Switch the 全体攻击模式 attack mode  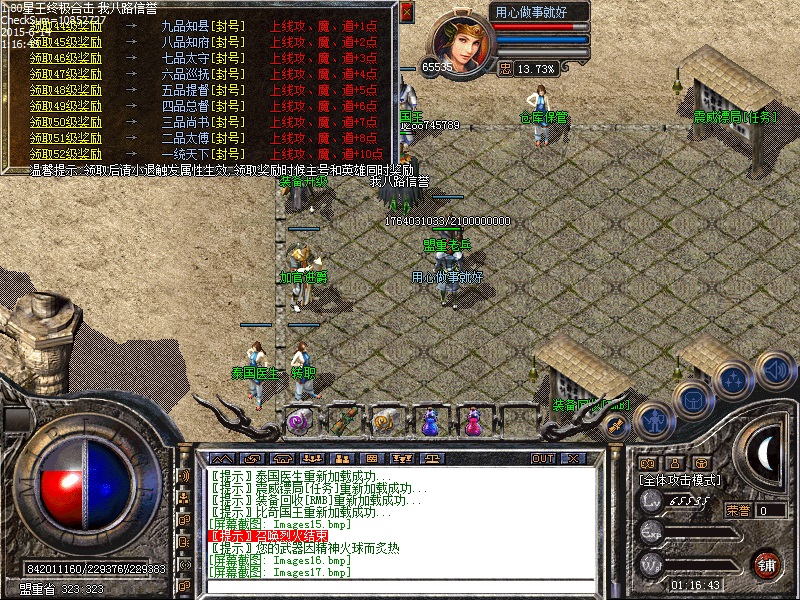(x=678, y=481)
